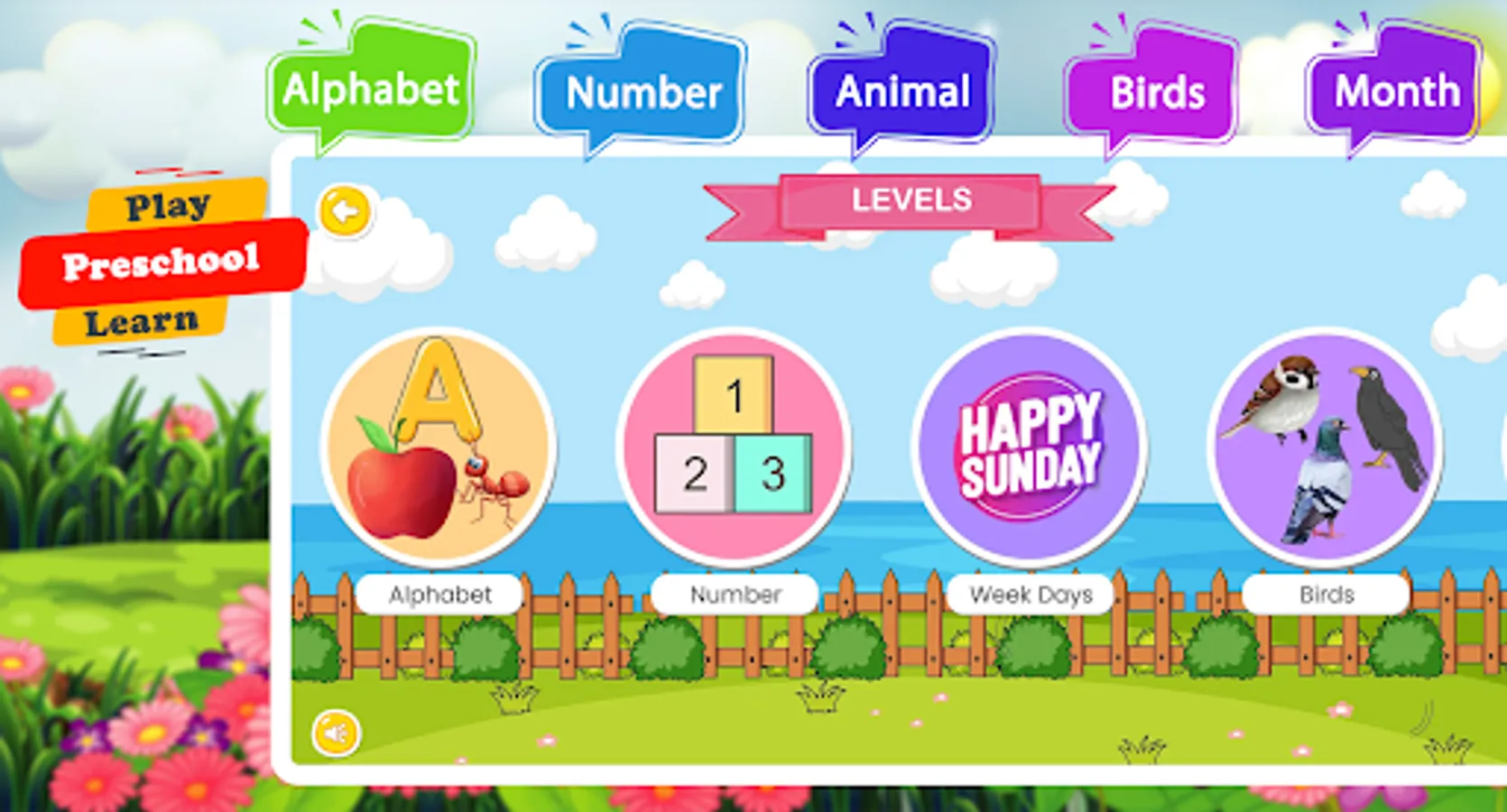Open the Month category tab
This screenshot has height=812, width=1507.
(x=1397, y=90)
